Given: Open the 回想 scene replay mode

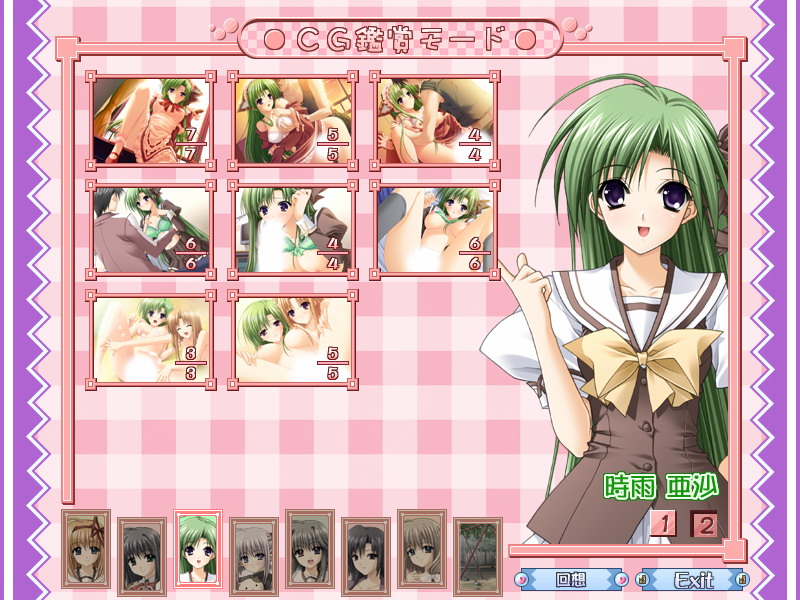Looking at the screenshot, I should [x=570, y=579].
